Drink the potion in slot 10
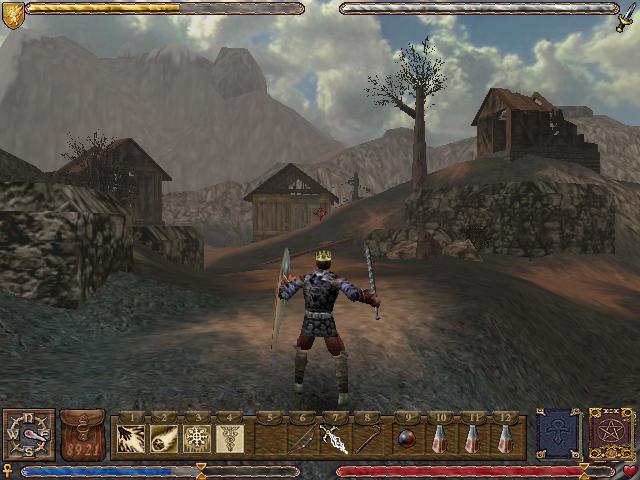Image resolution: width=640 pixels, height=480 pixels. click(438, 437)
